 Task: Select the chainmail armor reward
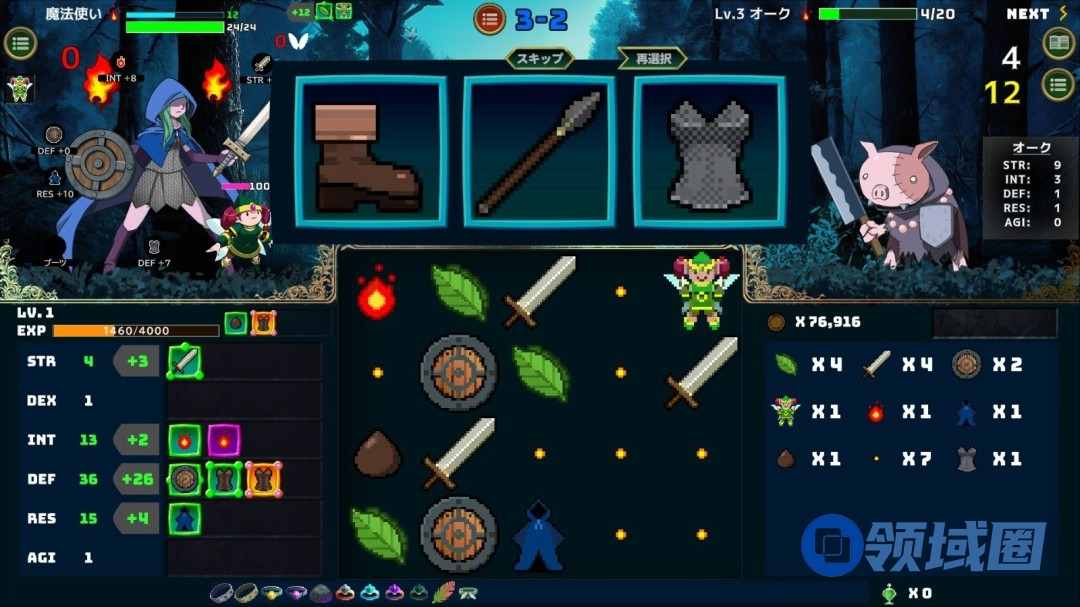tap(709, 151)
